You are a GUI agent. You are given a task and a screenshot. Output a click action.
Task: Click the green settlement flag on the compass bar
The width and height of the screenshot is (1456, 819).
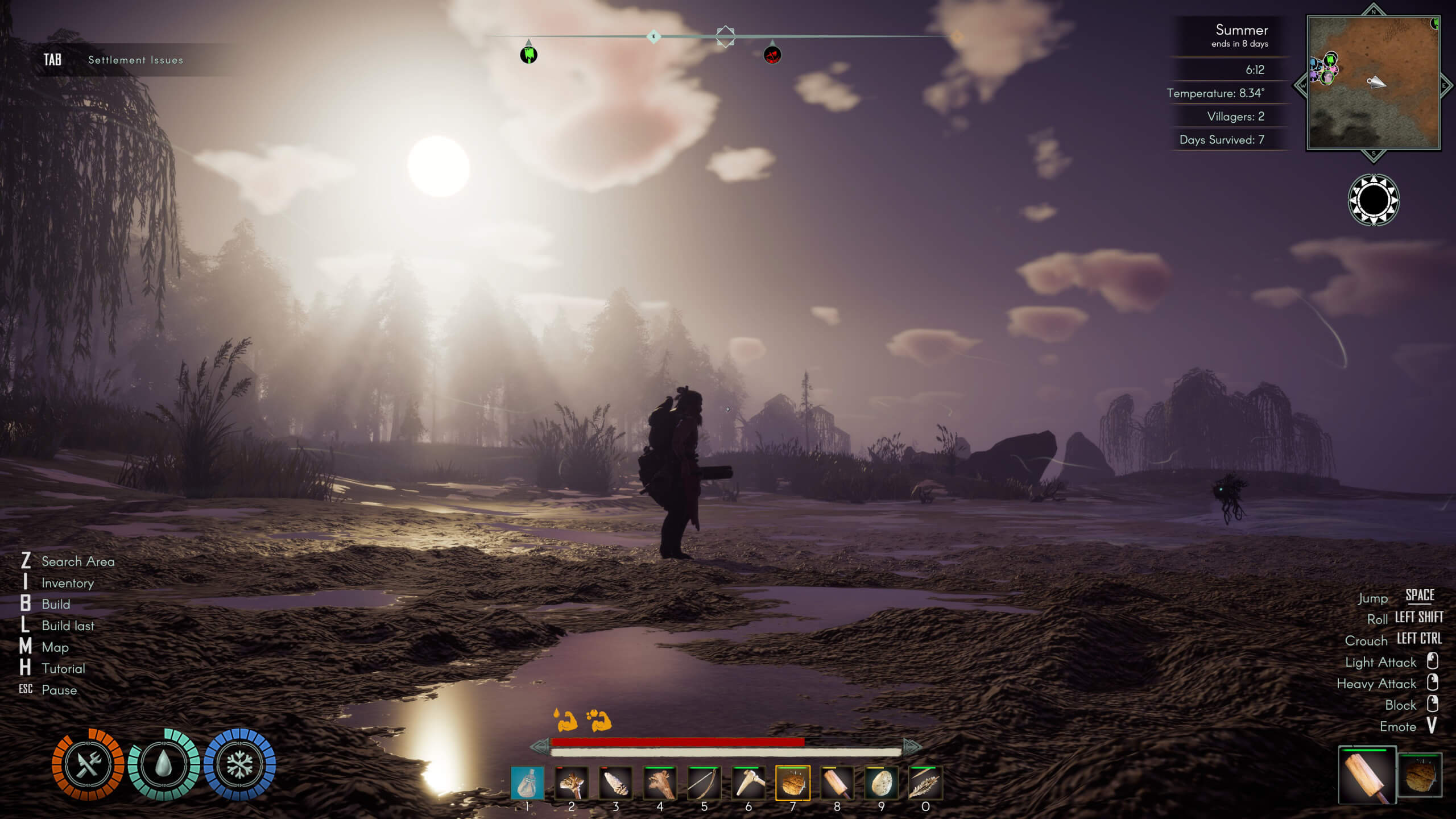tap(528, 56)
